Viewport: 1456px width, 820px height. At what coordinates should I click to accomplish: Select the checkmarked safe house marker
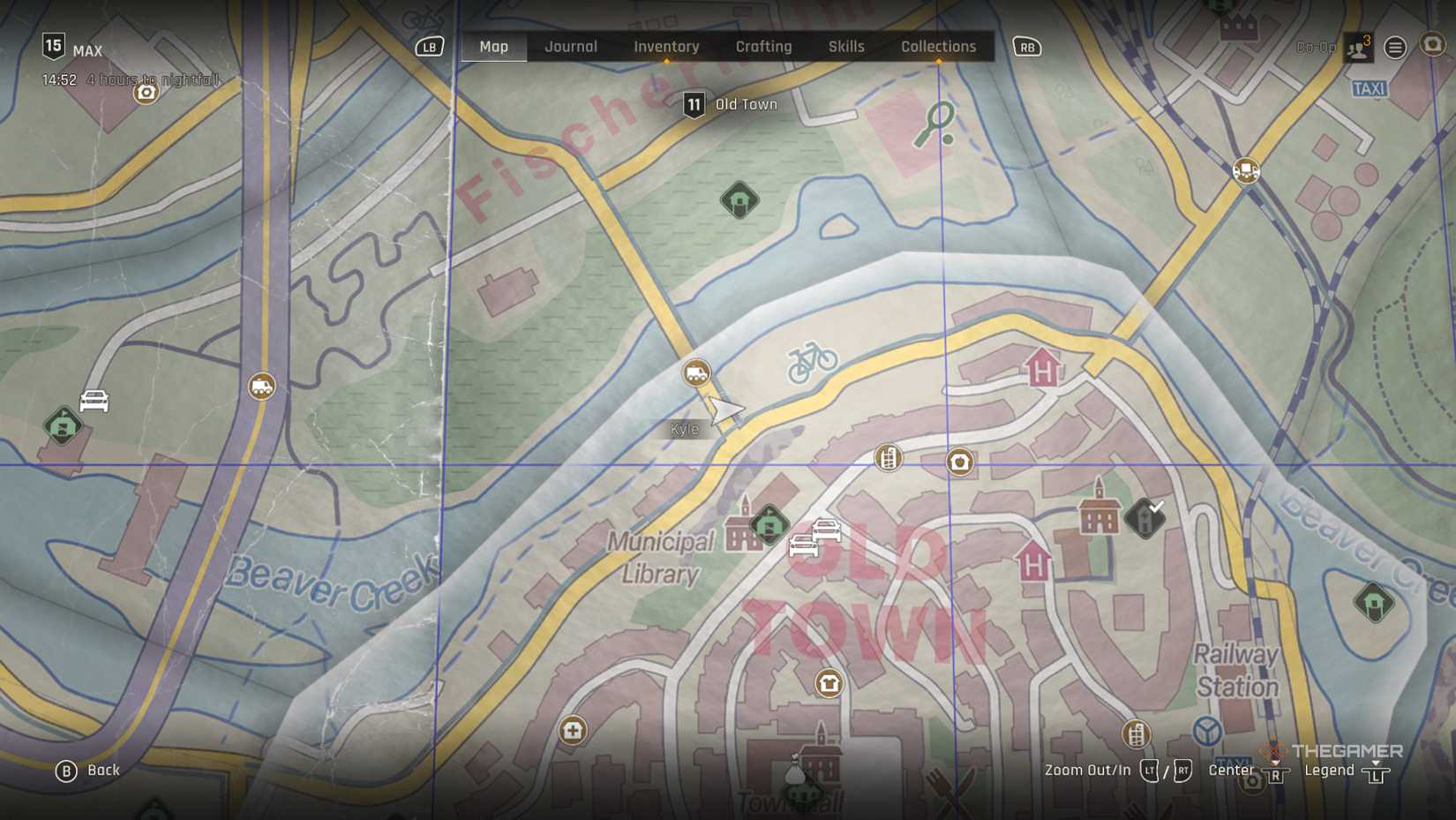pyautogui.click(x=1145, y=517)
